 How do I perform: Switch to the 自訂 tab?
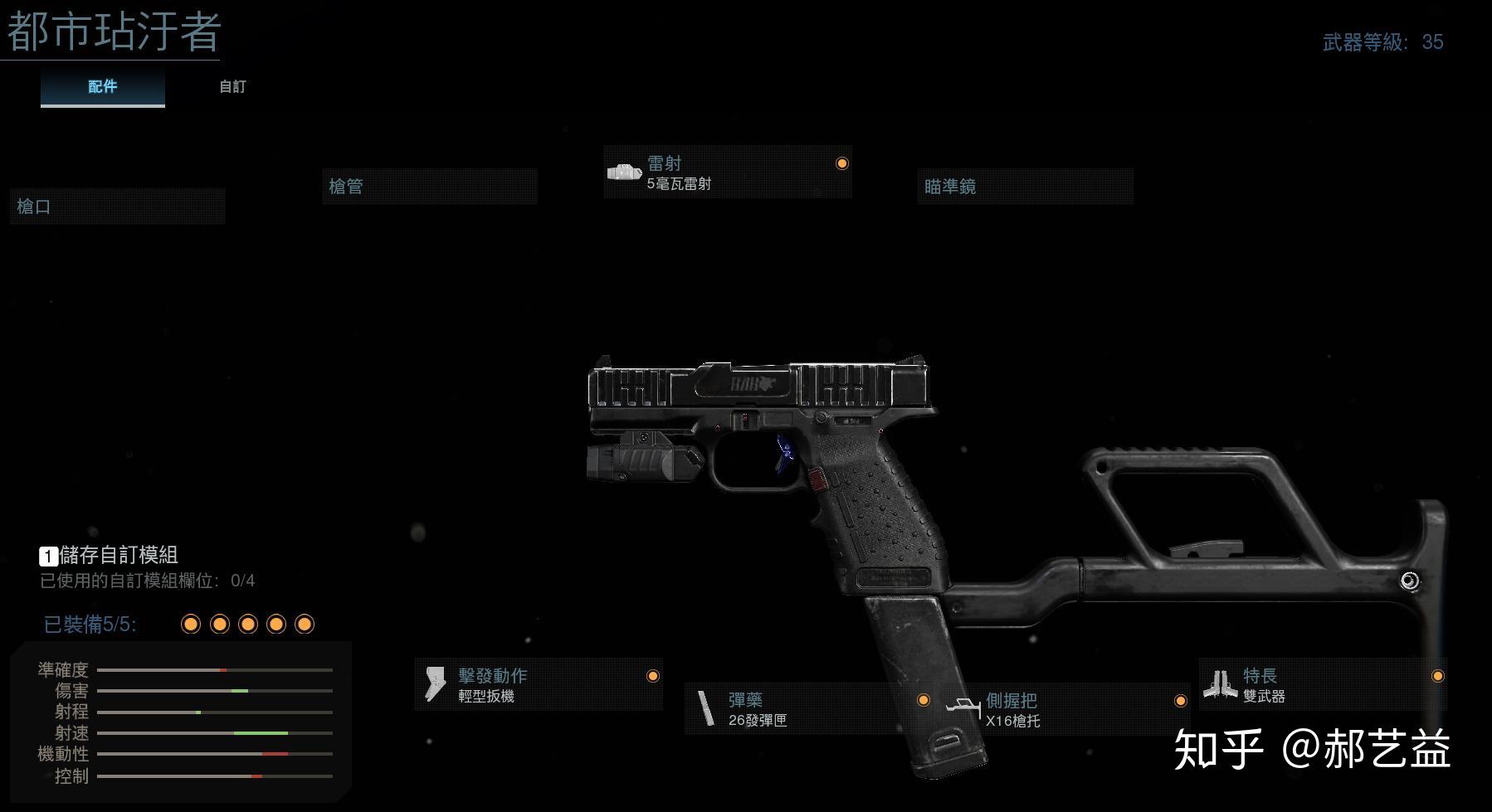pyautogui.click(x=231, y=86)
